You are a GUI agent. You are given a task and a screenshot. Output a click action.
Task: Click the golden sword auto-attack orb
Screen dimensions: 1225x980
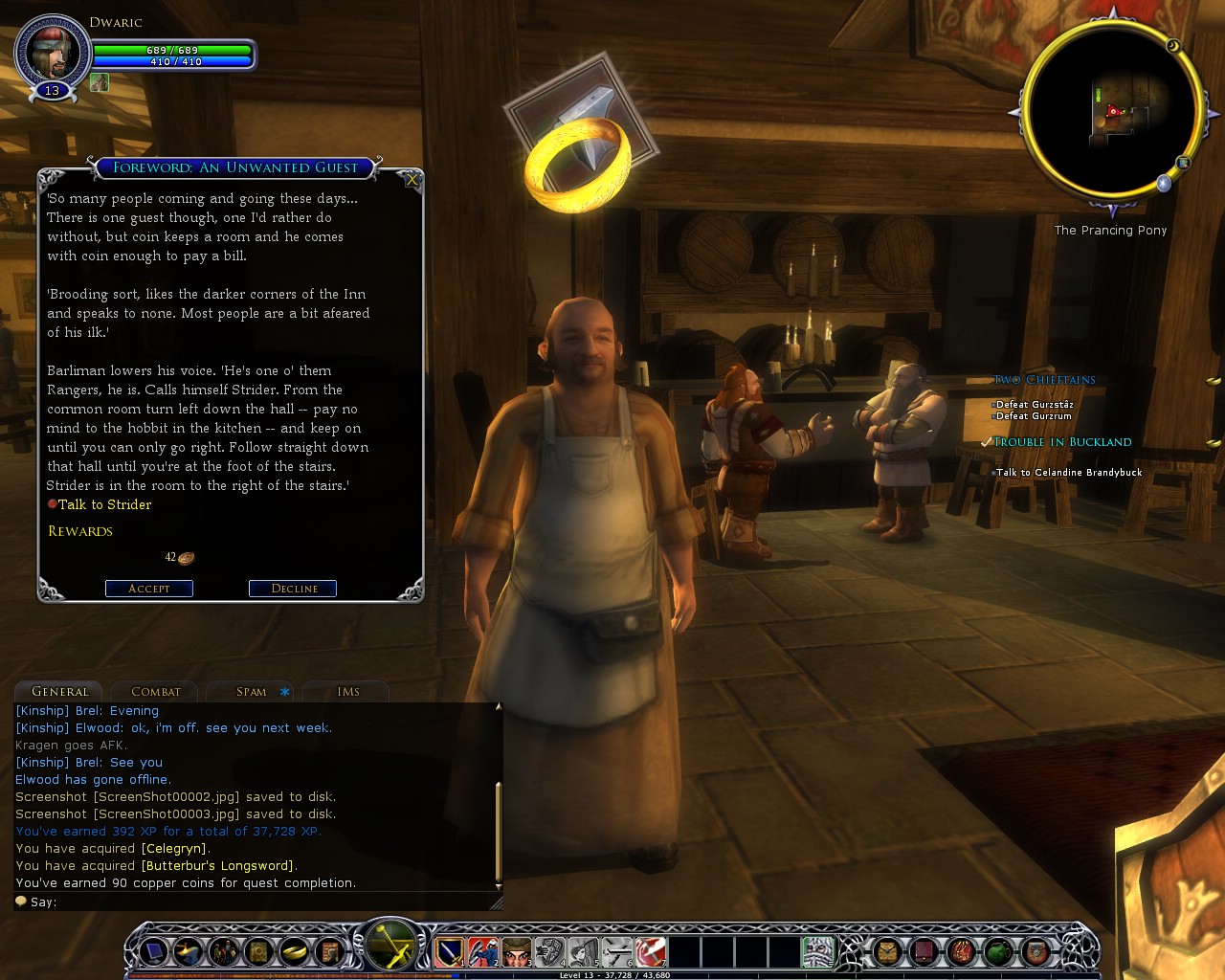pos(392,947)
